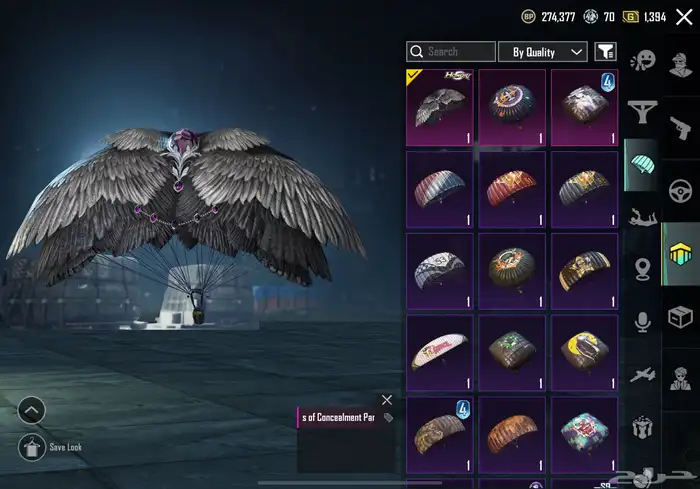Click Save Look hanger button
Image resolution: width=700 pixels, height=489 pixels.
pyautogui.click(x=31, y=447)
